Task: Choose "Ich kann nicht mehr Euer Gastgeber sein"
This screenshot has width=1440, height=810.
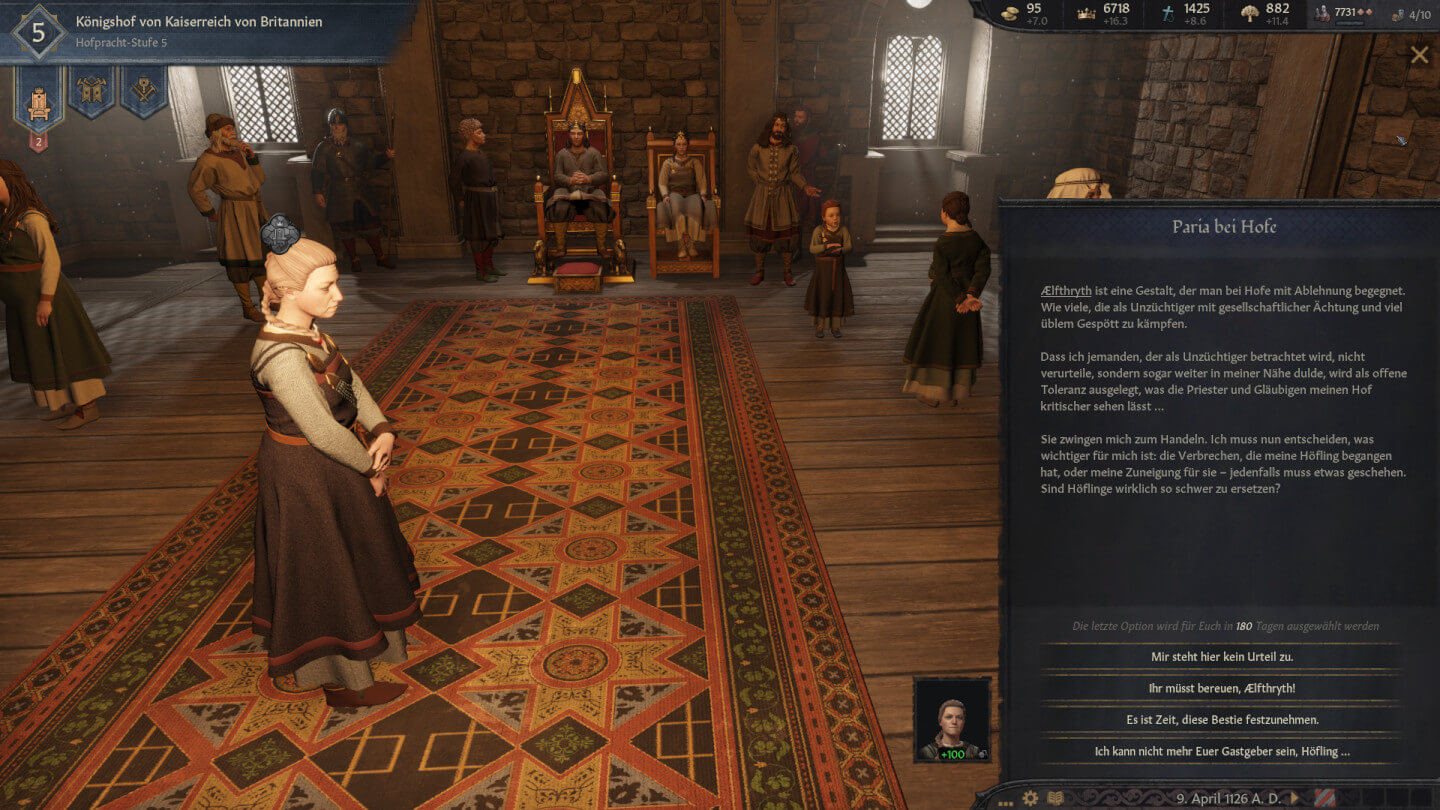Action: [x=1221, y=751]
